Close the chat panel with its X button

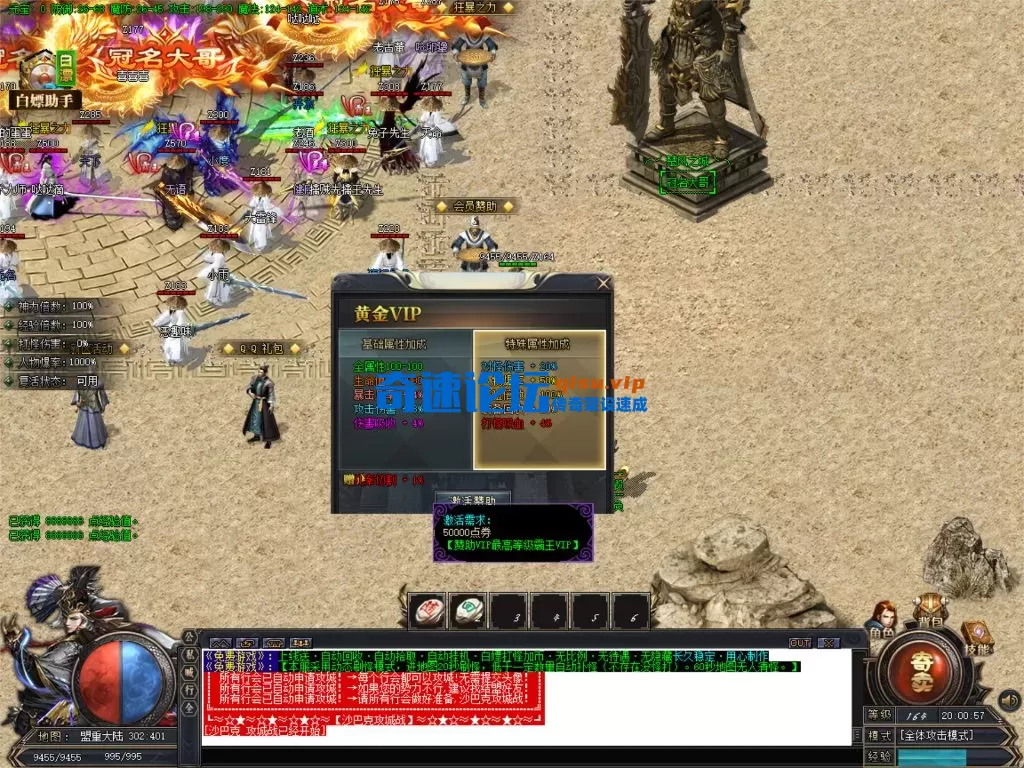coord(828,643)
